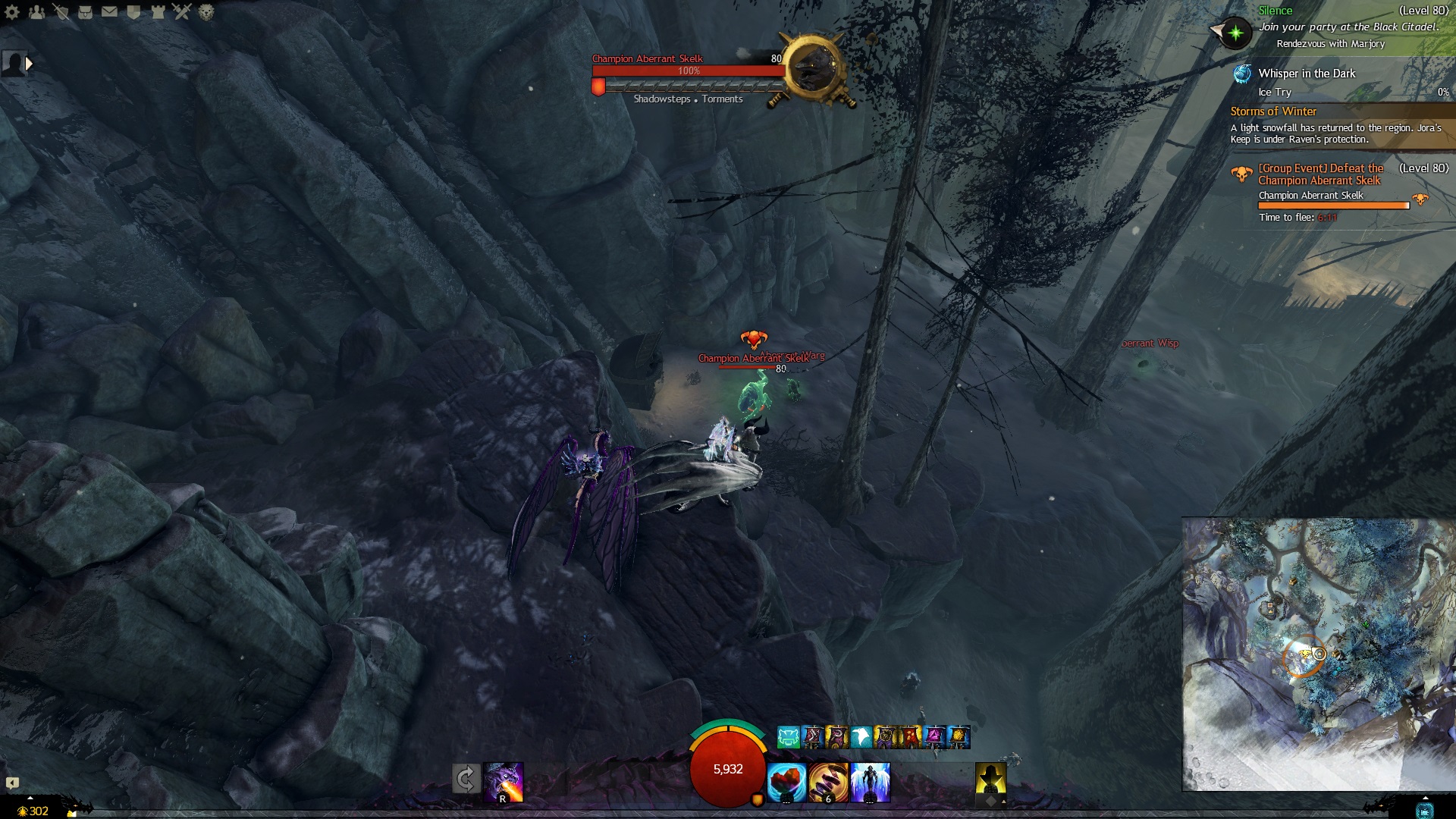1456x819 pixels.
Task: Open the World vs World castle icon
Action: pyautogui.click(x=158, y=12)
